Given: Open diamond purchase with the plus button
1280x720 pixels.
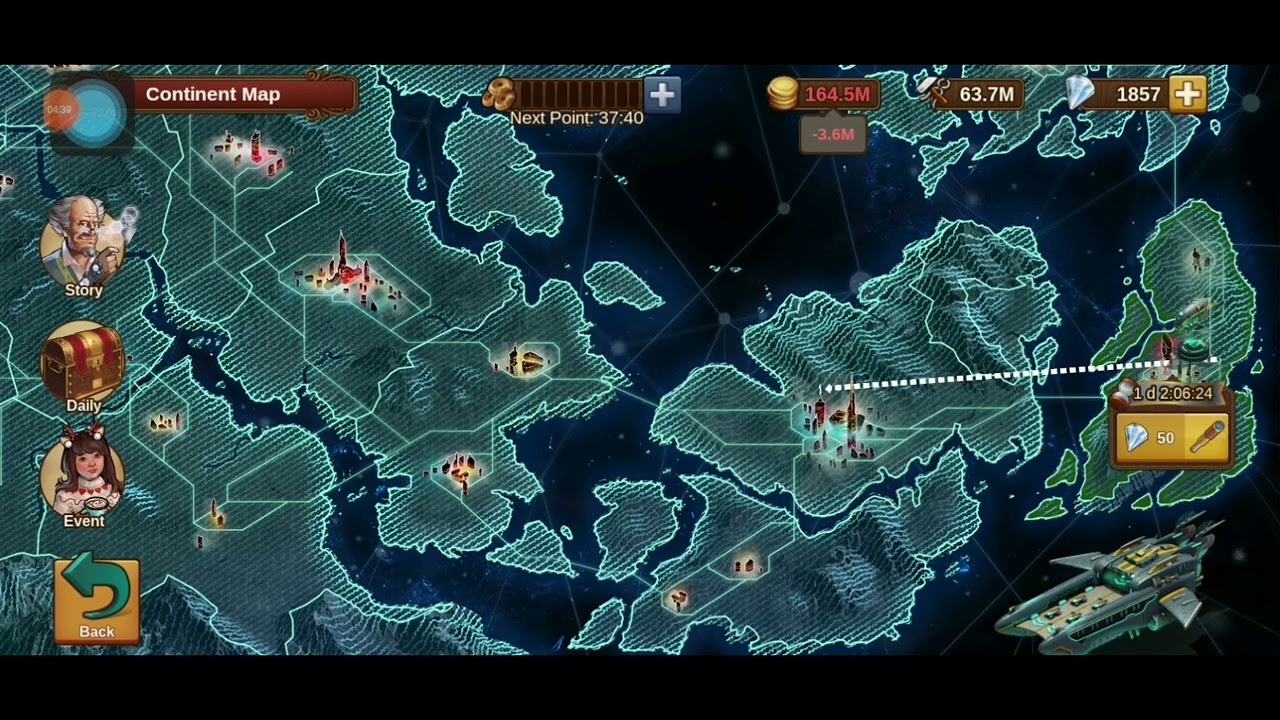Looking at the screenshot, I should coord(1188,94).
